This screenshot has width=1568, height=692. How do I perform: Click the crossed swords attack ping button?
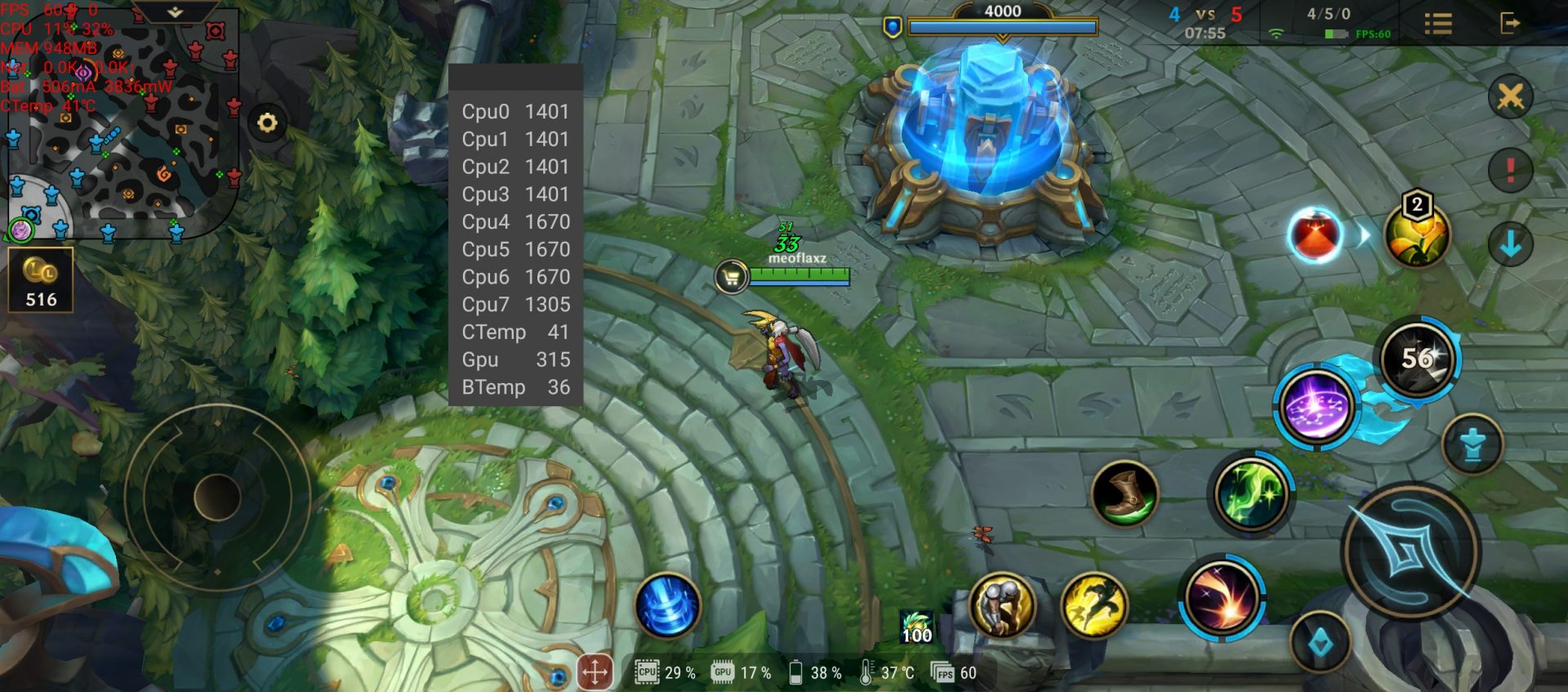tap(1510, 97)
